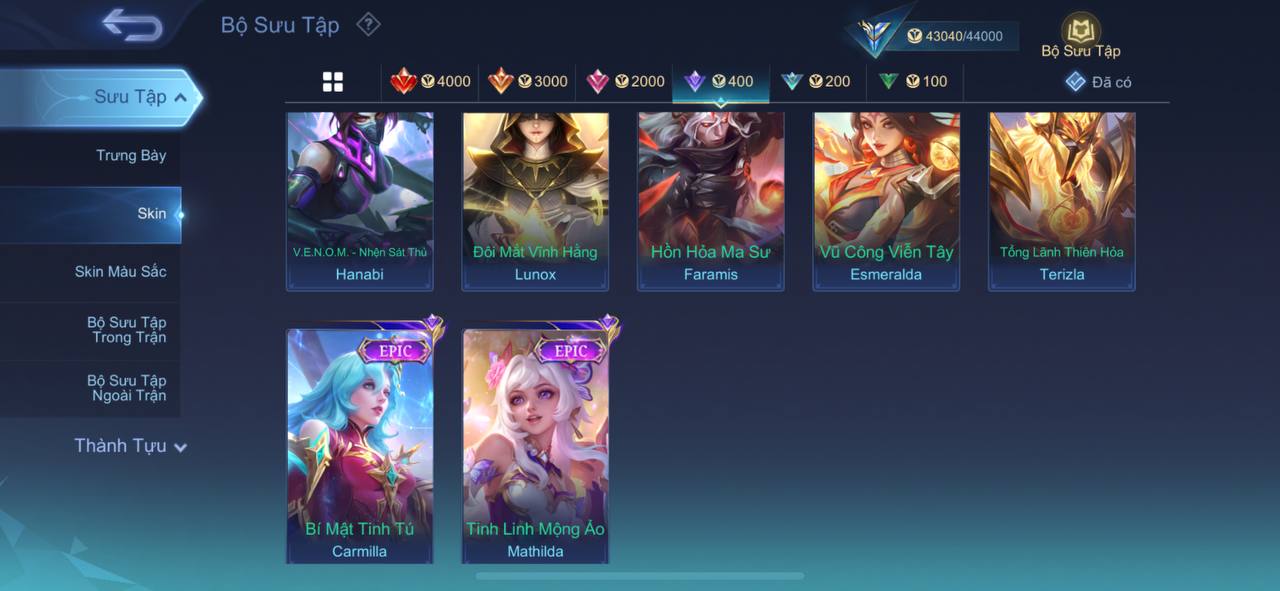Switch to the 3000 points tier tab
The height and width of the screenshot is (591, 1280).
click(x=528, y=82)
